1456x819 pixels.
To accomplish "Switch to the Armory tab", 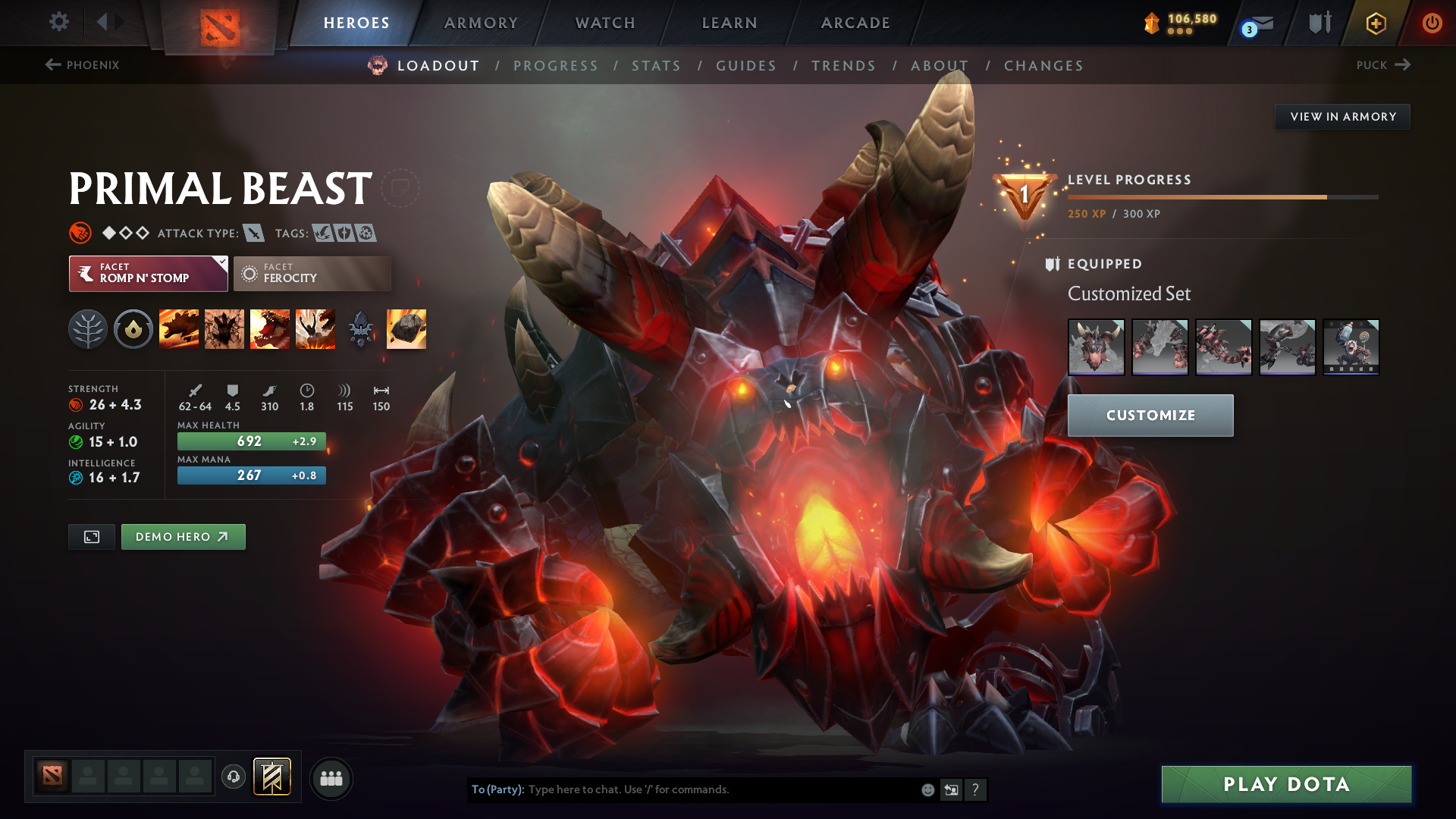I will coord(481,23).
